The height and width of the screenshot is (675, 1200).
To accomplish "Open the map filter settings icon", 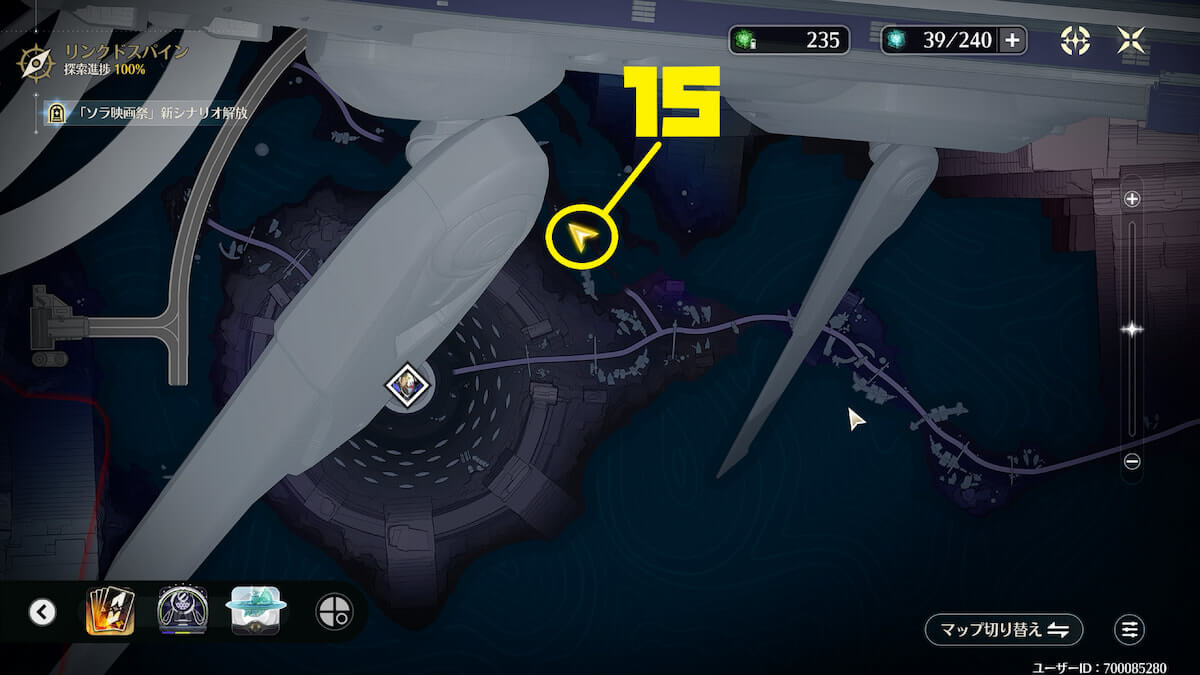I will pyautogui.click(x=1130, y=629).
